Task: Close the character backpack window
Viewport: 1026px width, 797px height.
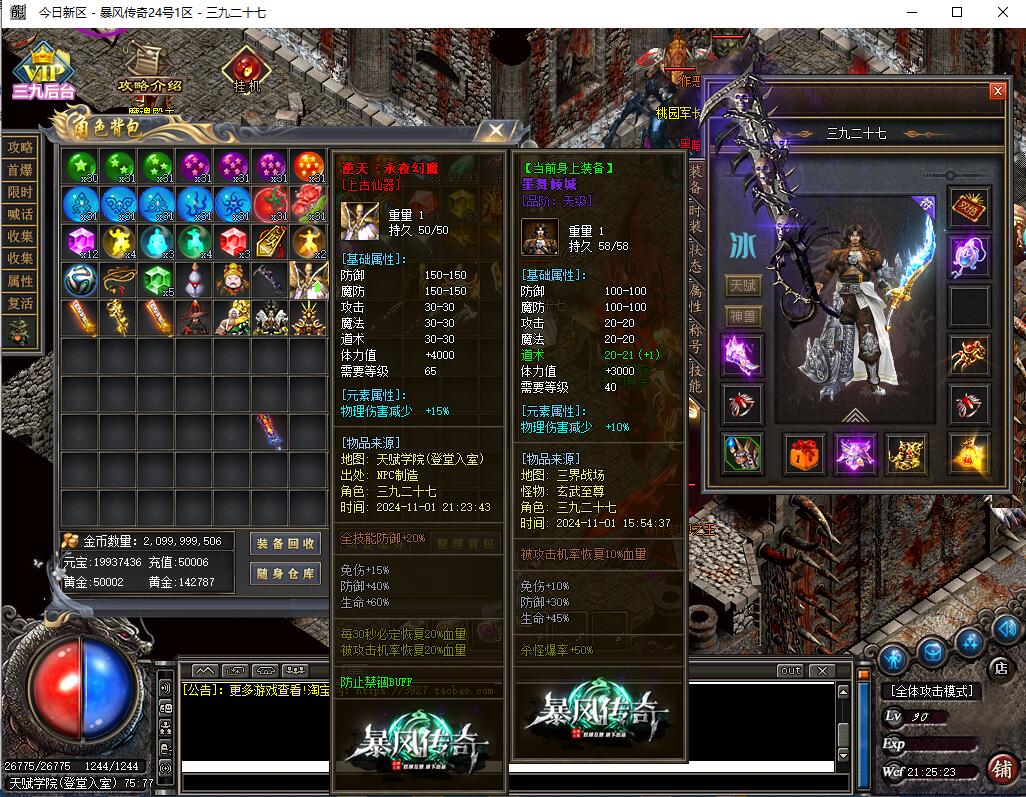Action: pyautogui.click(x=495, y=131)
